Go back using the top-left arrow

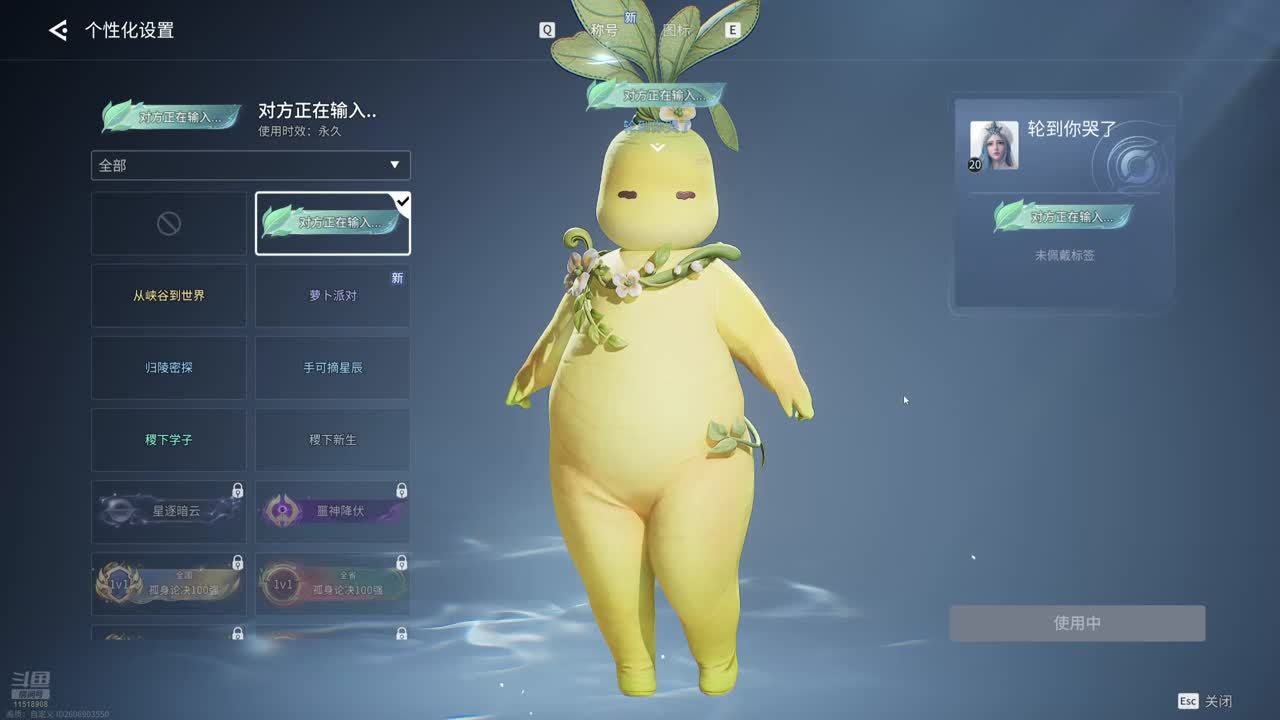click(58, 31)
